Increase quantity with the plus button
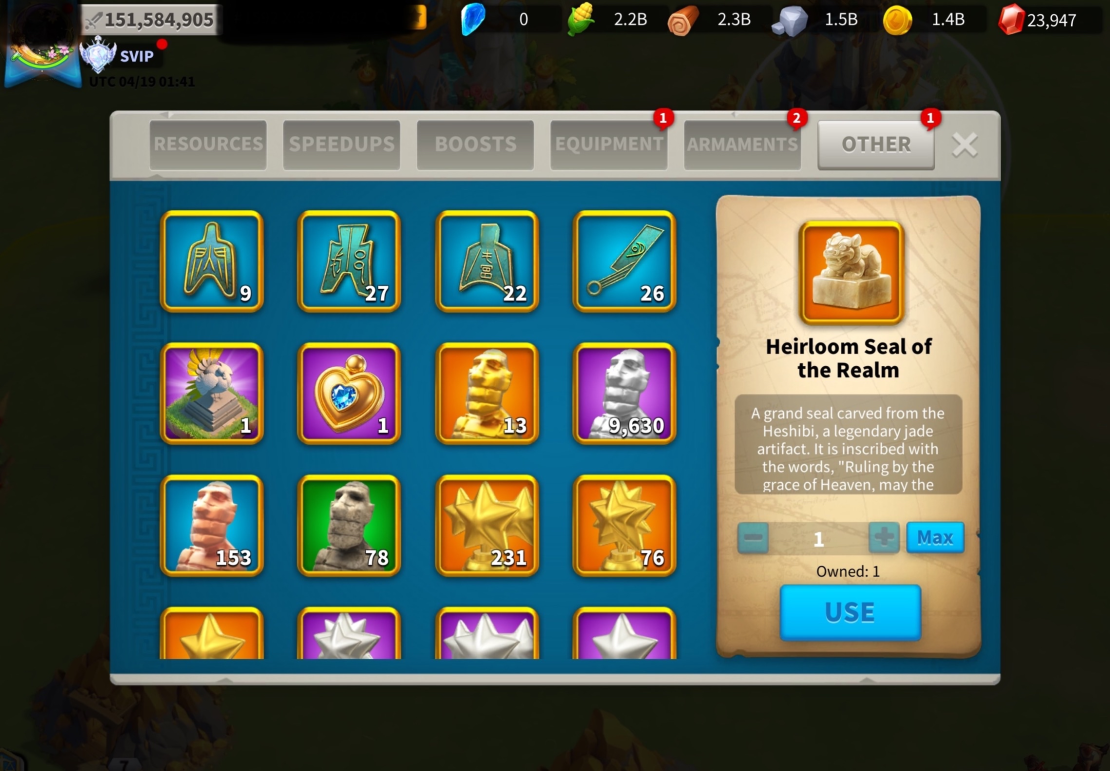The height and width of the screenshot is (771, 1110). click(x=884, y=537)
